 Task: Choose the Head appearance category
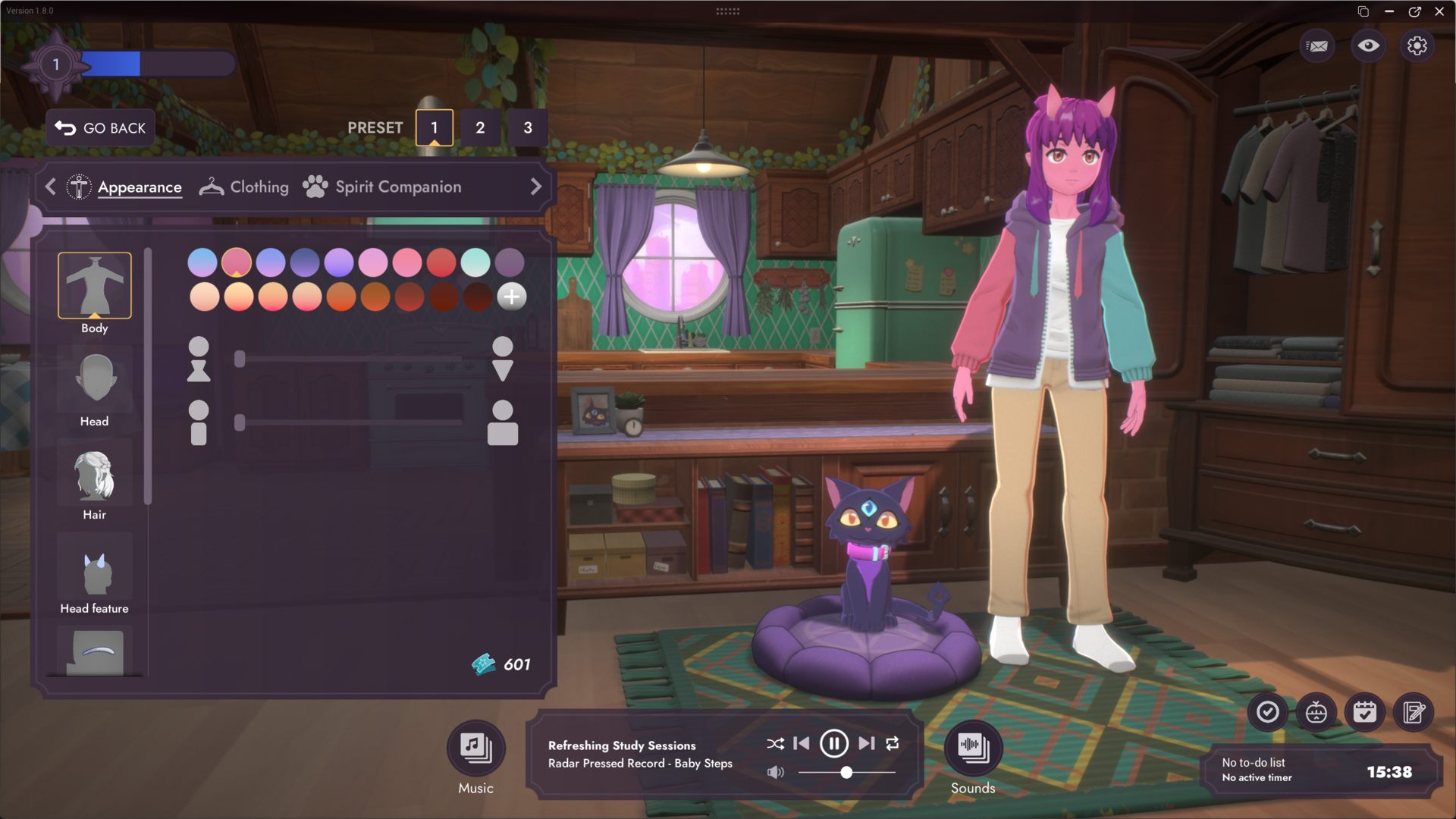[x=95, y=388]
